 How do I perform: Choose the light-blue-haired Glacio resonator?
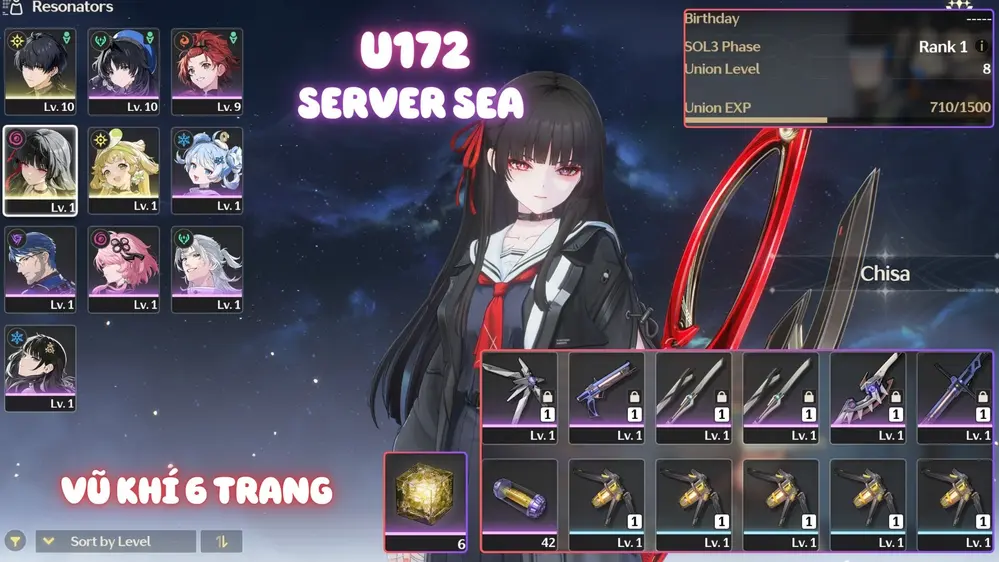pos(207,170)
